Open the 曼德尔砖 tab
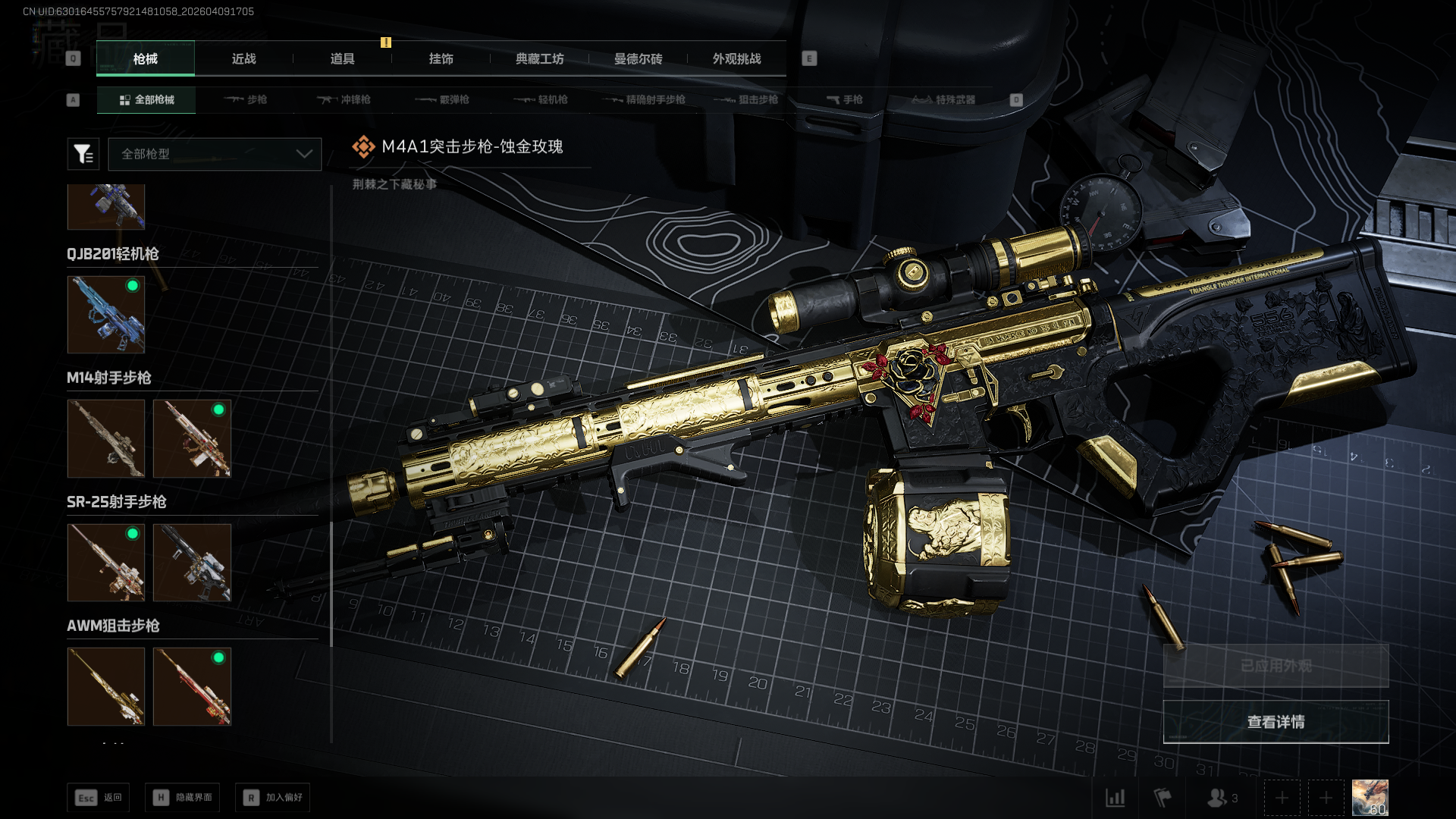 pyautogui.click(x=638, y=59)
